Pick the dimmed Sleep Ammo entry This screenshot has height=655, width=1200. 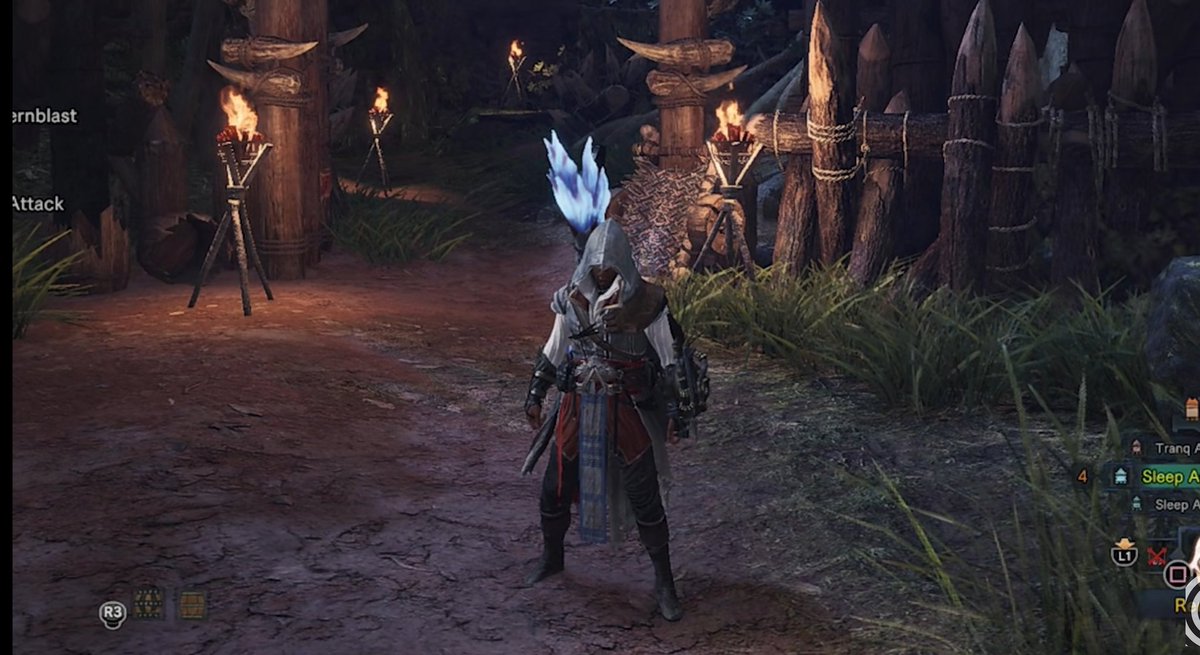[x=1170, y=505]
